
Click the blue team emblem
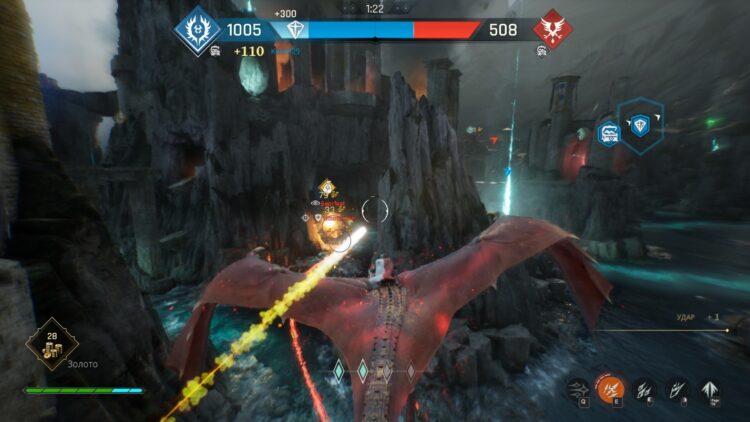pyautogui.click(x=197, y=29)
